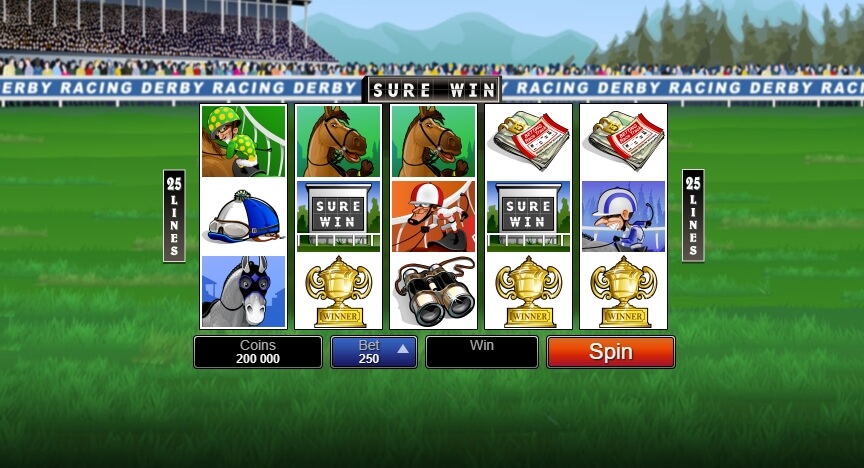Select the Coins balance panel
Viewport: 864px width, 468px height.
[258, 352]
